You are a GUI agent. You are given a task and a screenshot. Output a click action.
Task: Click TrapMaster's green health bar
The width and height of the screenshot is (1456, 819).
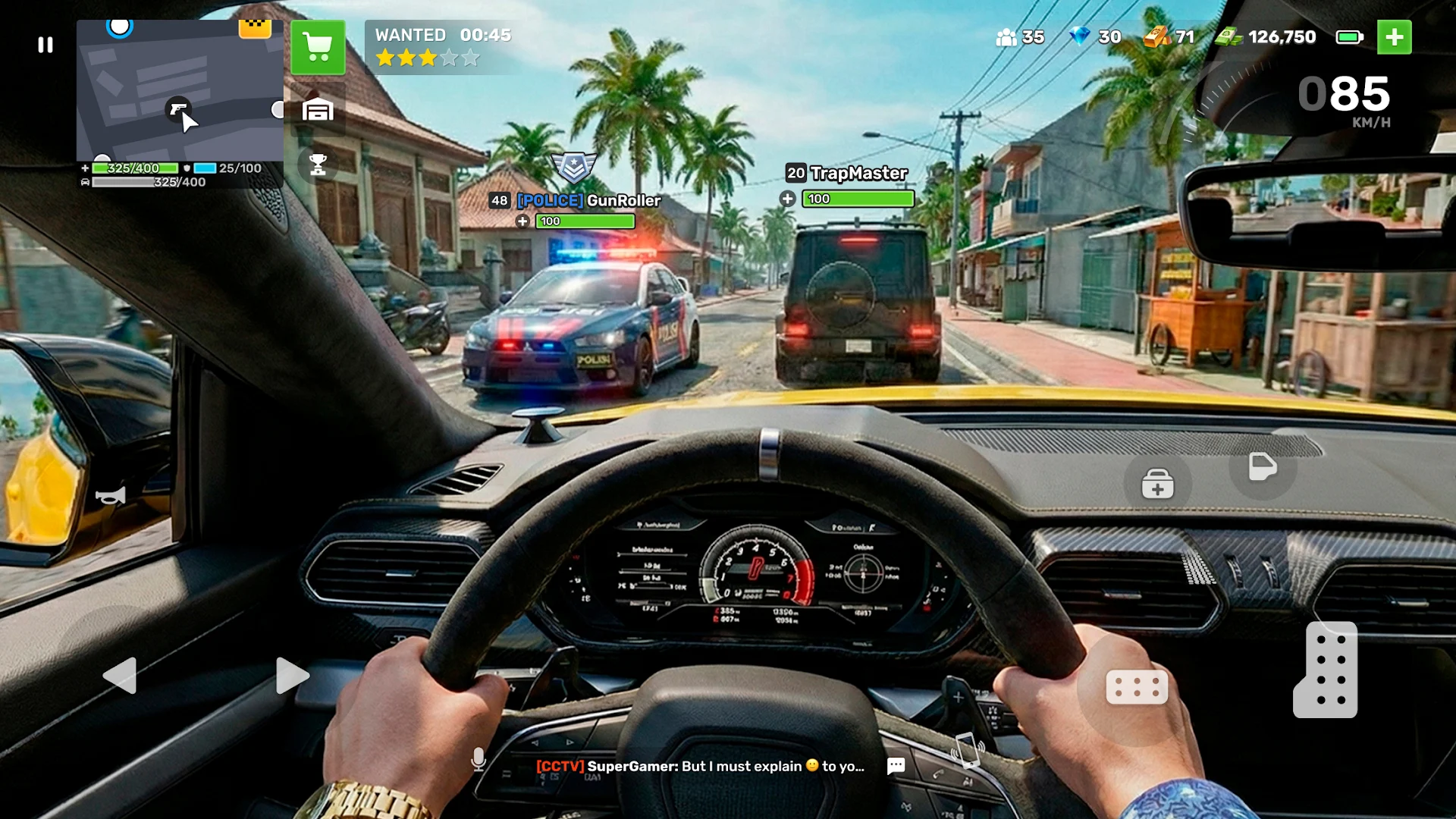[858, 199]
